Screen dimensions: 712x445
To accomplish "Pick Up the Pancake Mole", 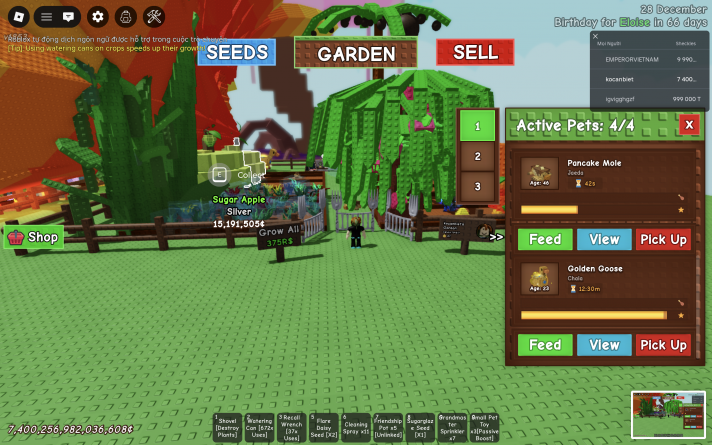I will click(663, 239).
